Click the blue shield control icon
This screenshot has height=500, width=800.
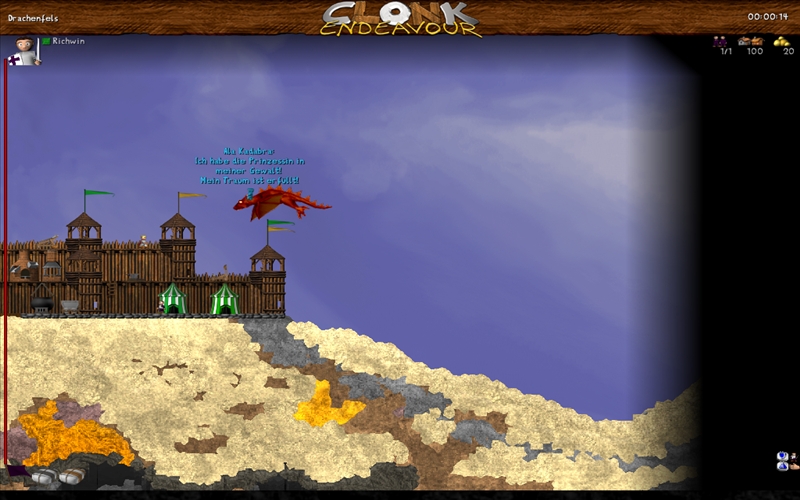coord(782,455)
